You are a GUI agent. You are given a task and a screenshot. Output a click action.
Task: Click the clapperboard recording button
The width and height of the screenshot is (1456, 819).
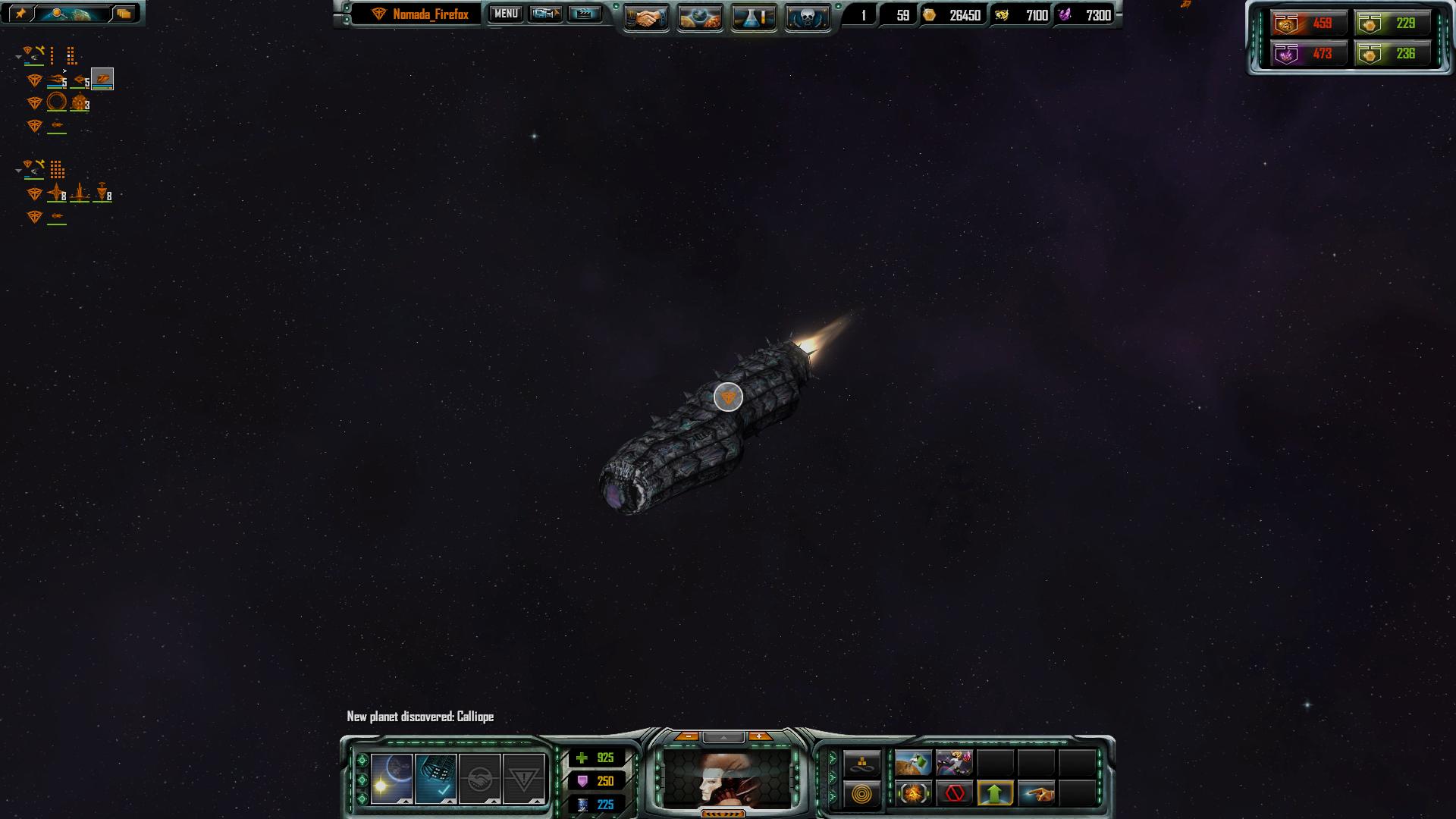pyautogui.click(x=585, y=14)
